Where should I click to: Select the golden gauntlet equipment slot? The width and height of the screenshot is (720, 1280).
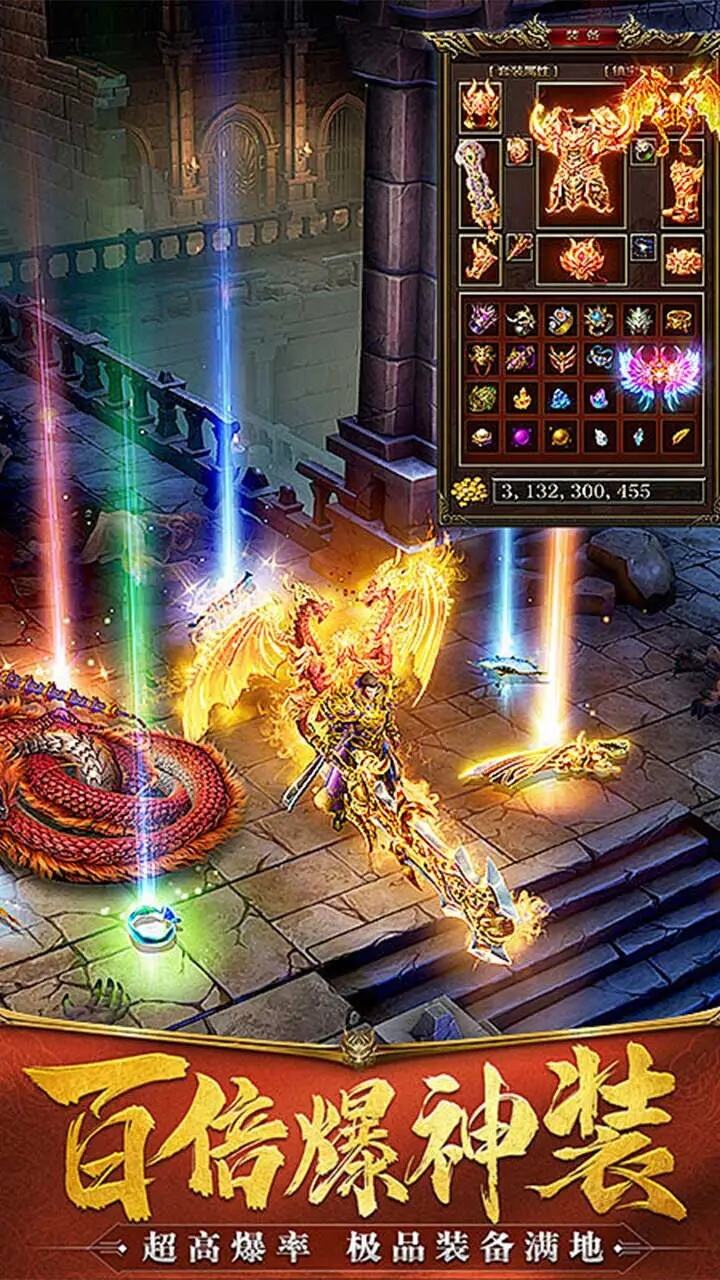(x=481, y=258)
